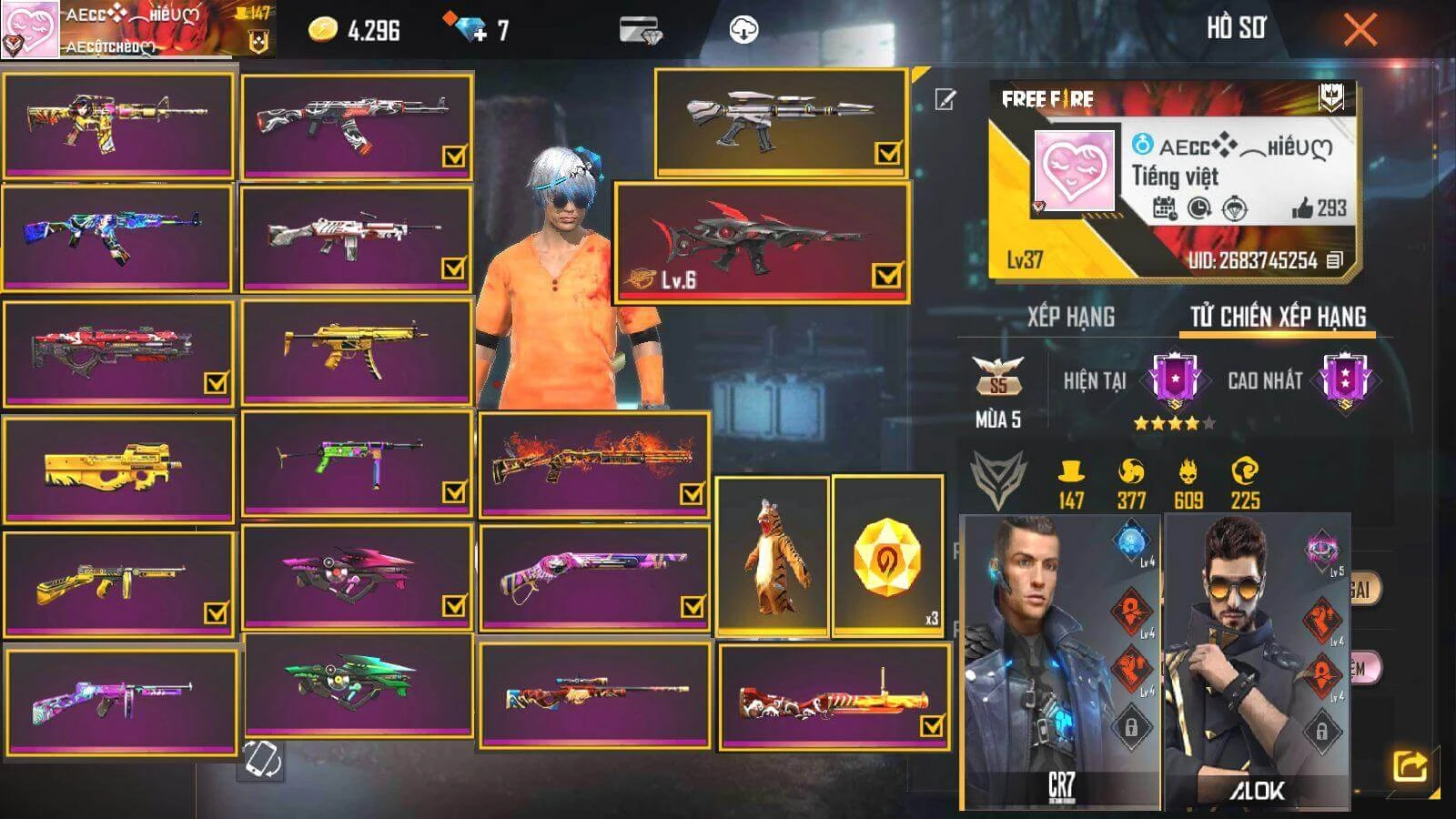Copy the UID 2683745254

point(1332,258)
